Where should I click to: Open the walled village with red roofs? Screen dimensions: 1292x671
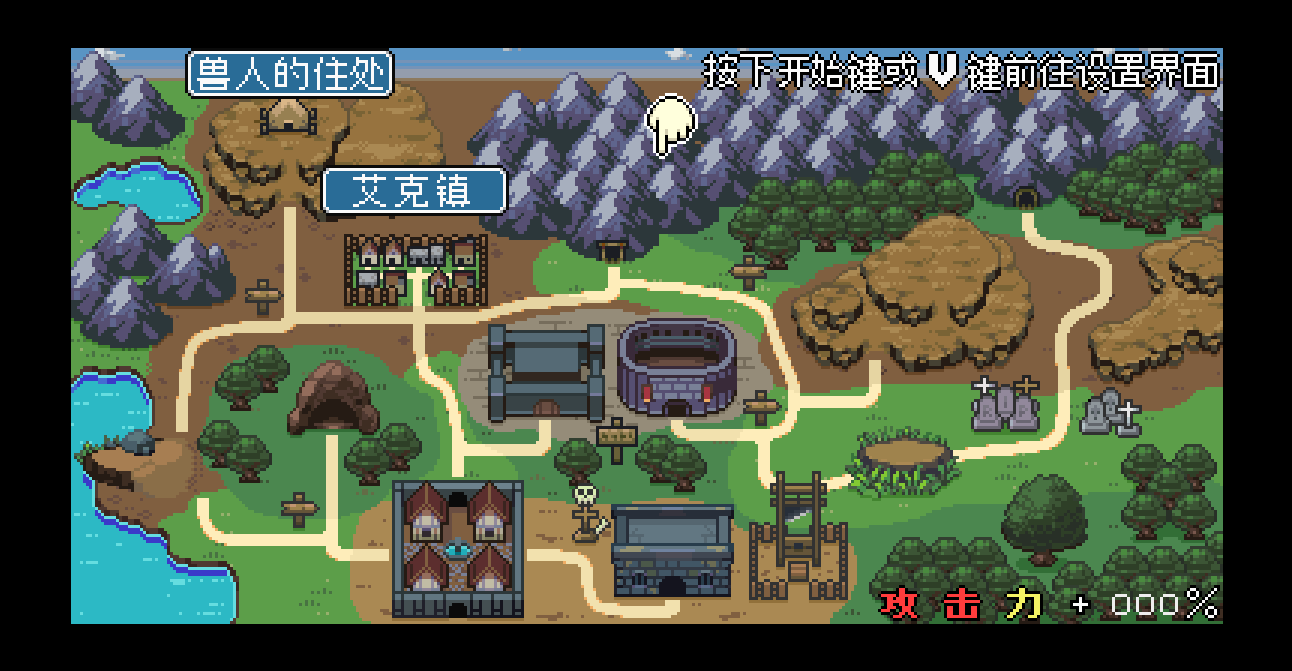(457, 548)
